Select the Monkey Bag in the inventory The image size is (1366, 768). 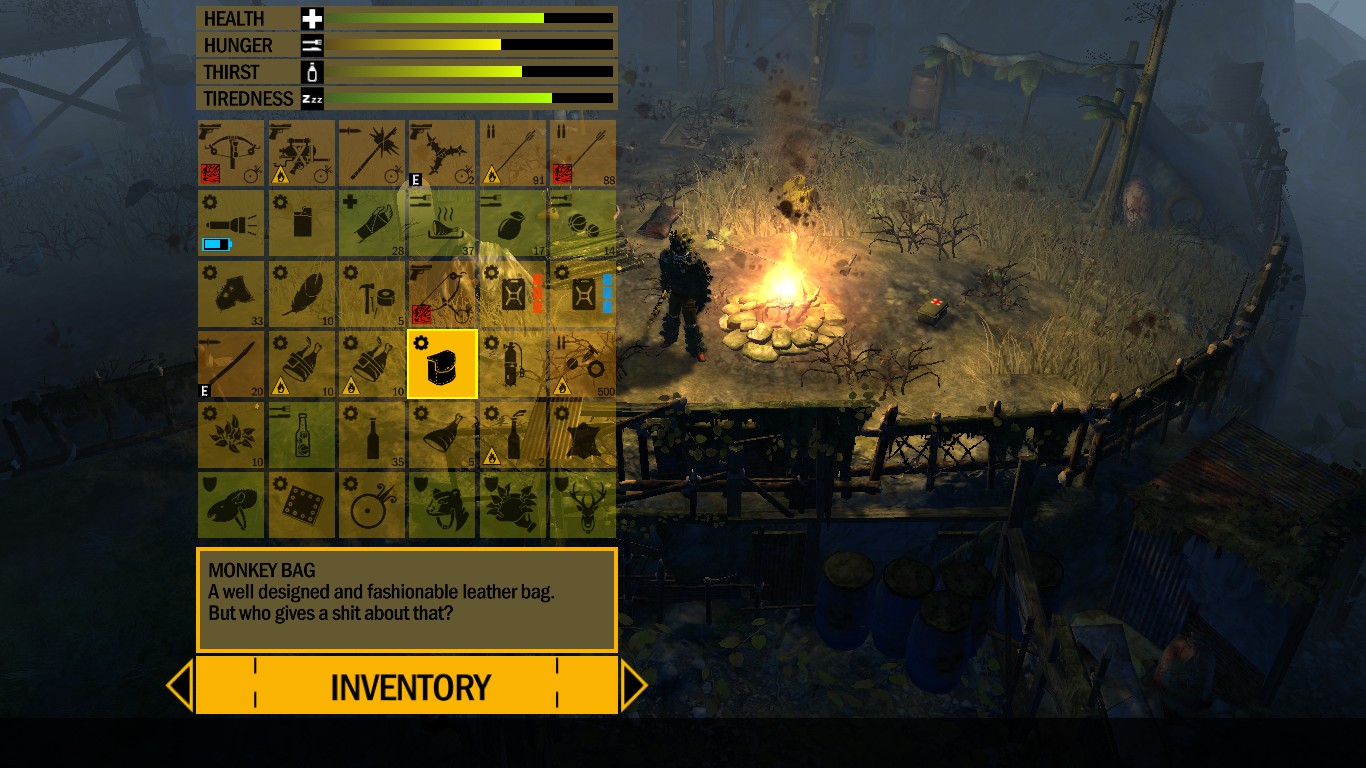point(441,363)
